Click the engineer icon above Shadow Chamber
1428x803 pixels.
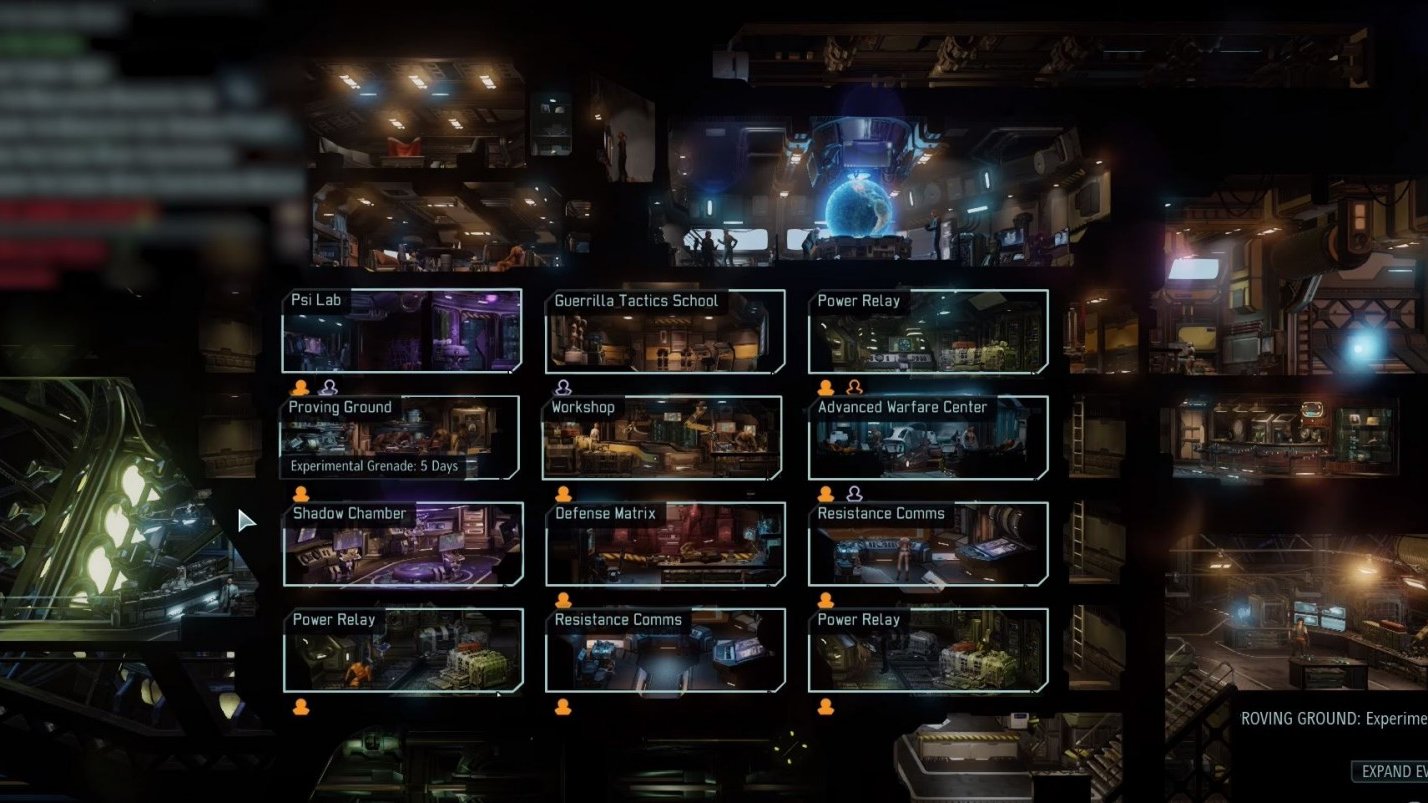click(x=300, y=495)
